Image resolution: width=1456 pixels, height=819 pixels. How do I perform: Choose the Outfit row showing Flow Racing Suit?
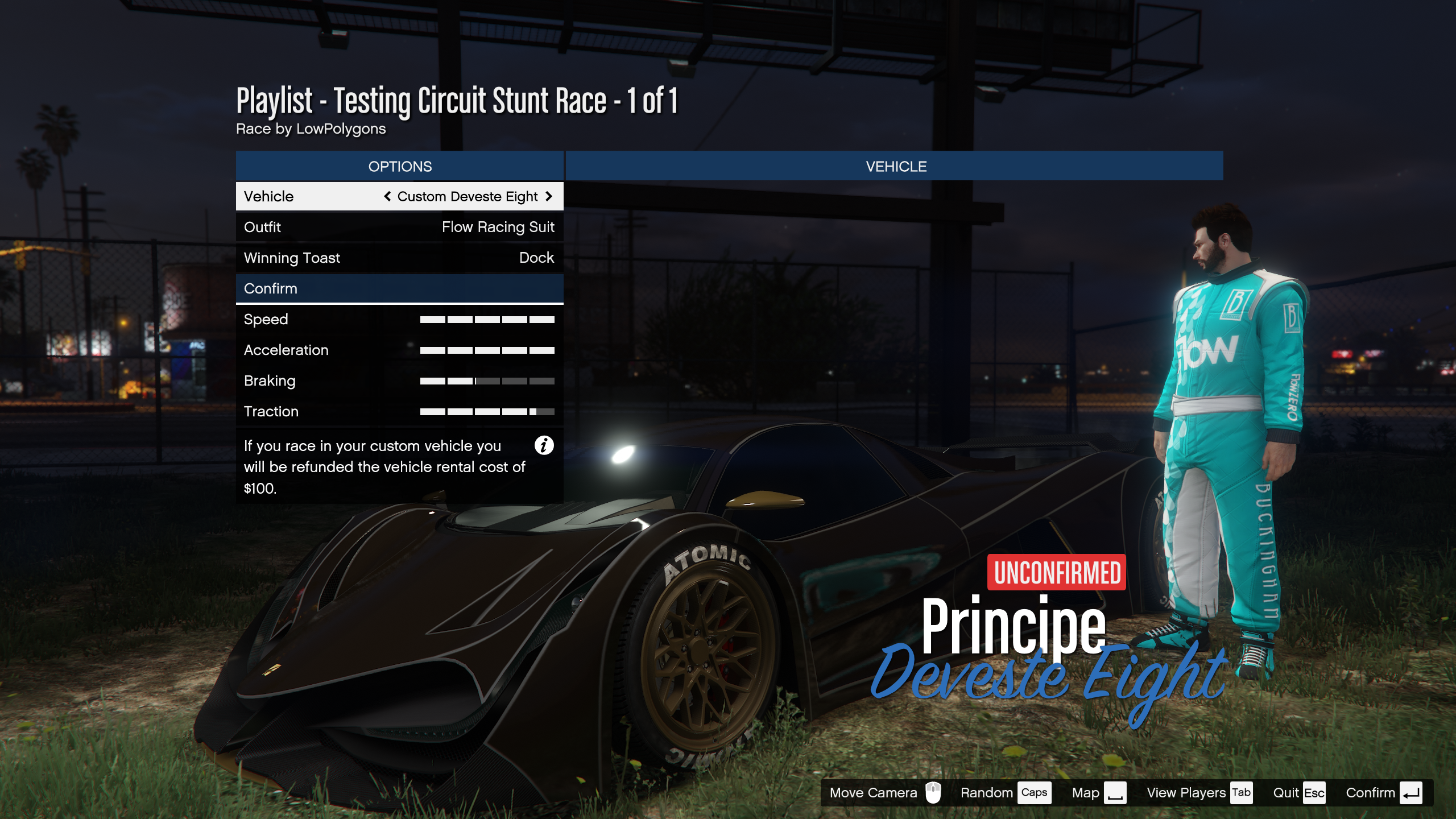tap(399, 227)
